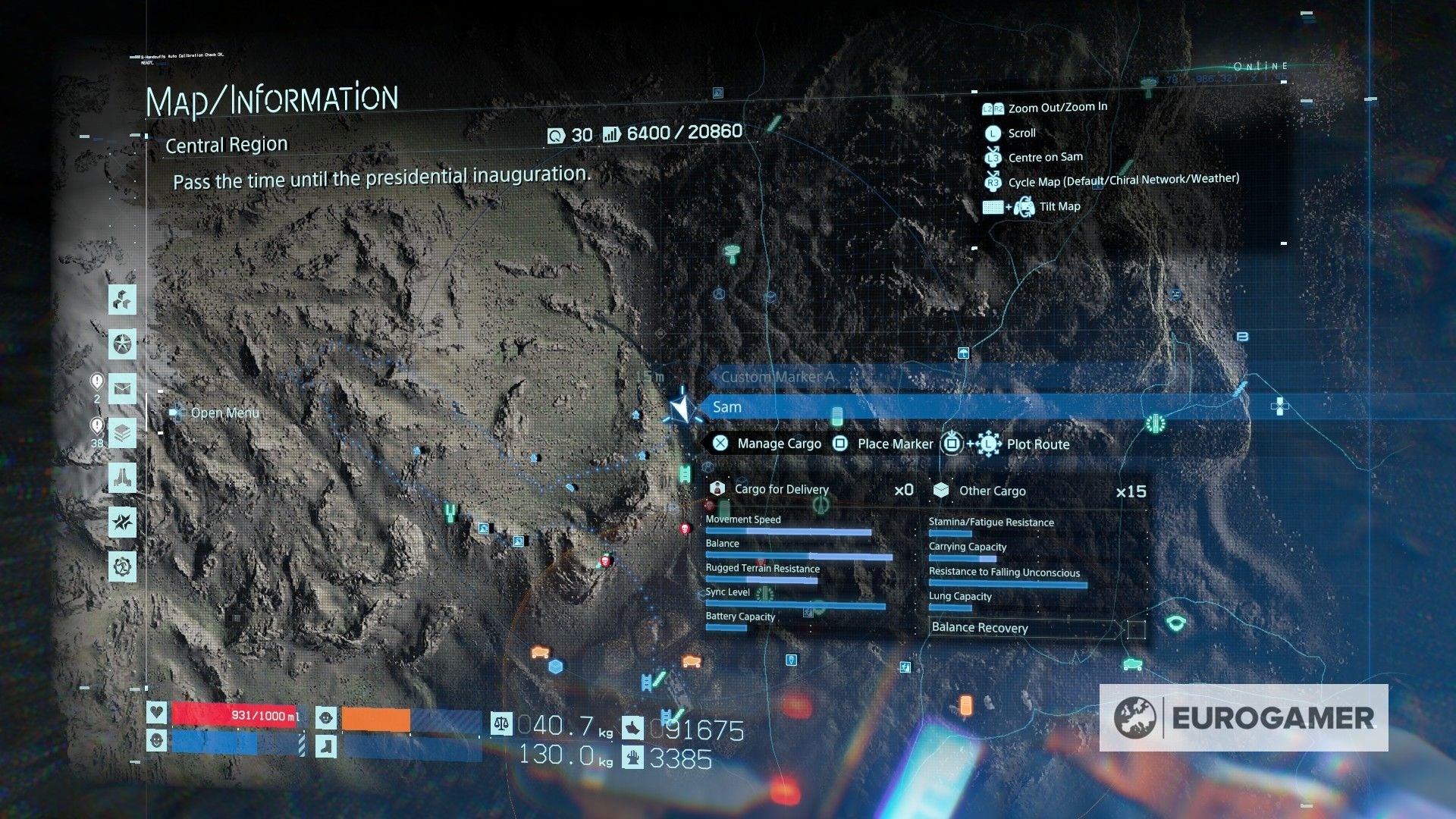Open the mail envelope icon in sidebar

[x=124, y=388]
